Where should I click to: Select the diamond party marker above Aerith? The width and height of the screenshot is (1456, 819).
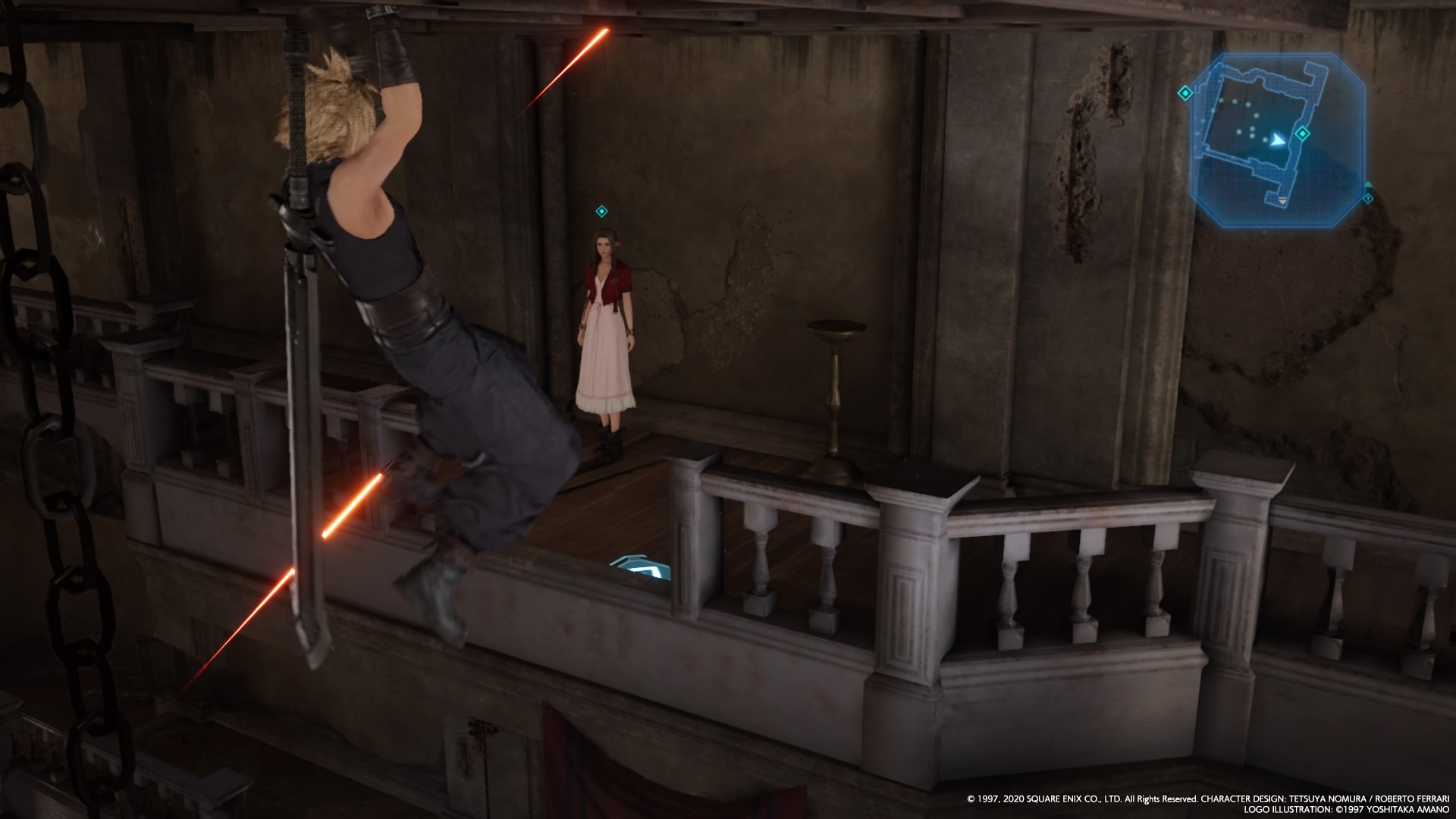[601, 212]
